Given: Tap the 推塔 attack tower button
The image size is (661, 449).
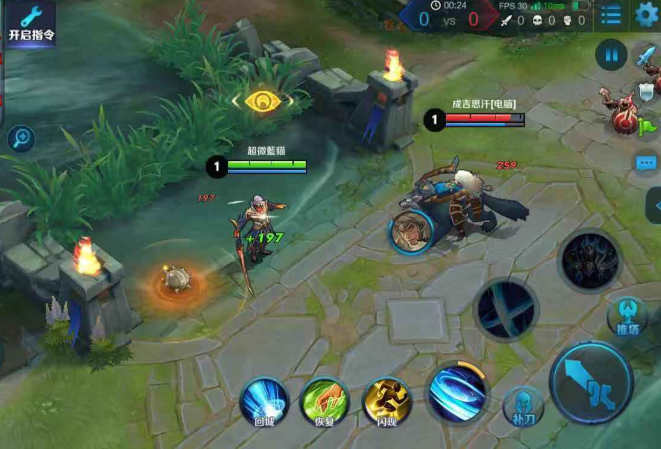Looking at the screenshot, I should 627,316.
